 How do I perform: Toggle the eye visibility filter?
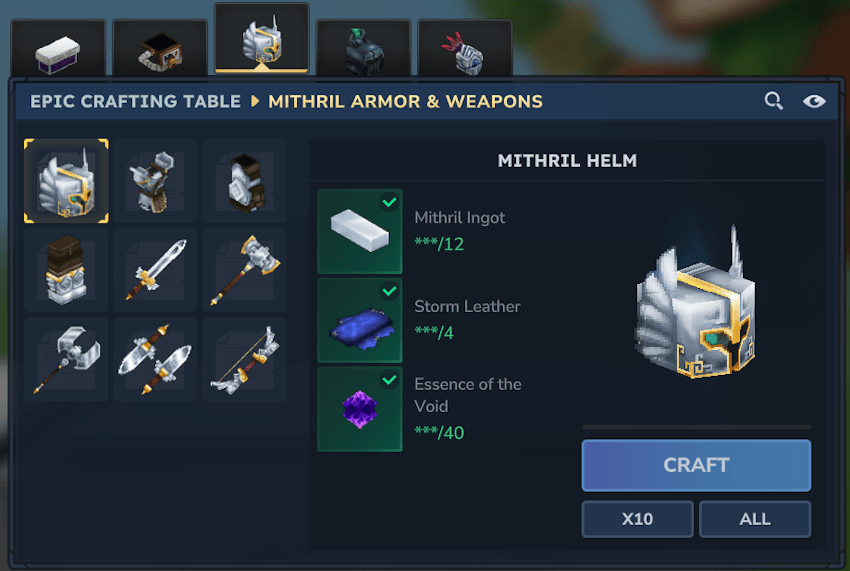click(814, 101)
